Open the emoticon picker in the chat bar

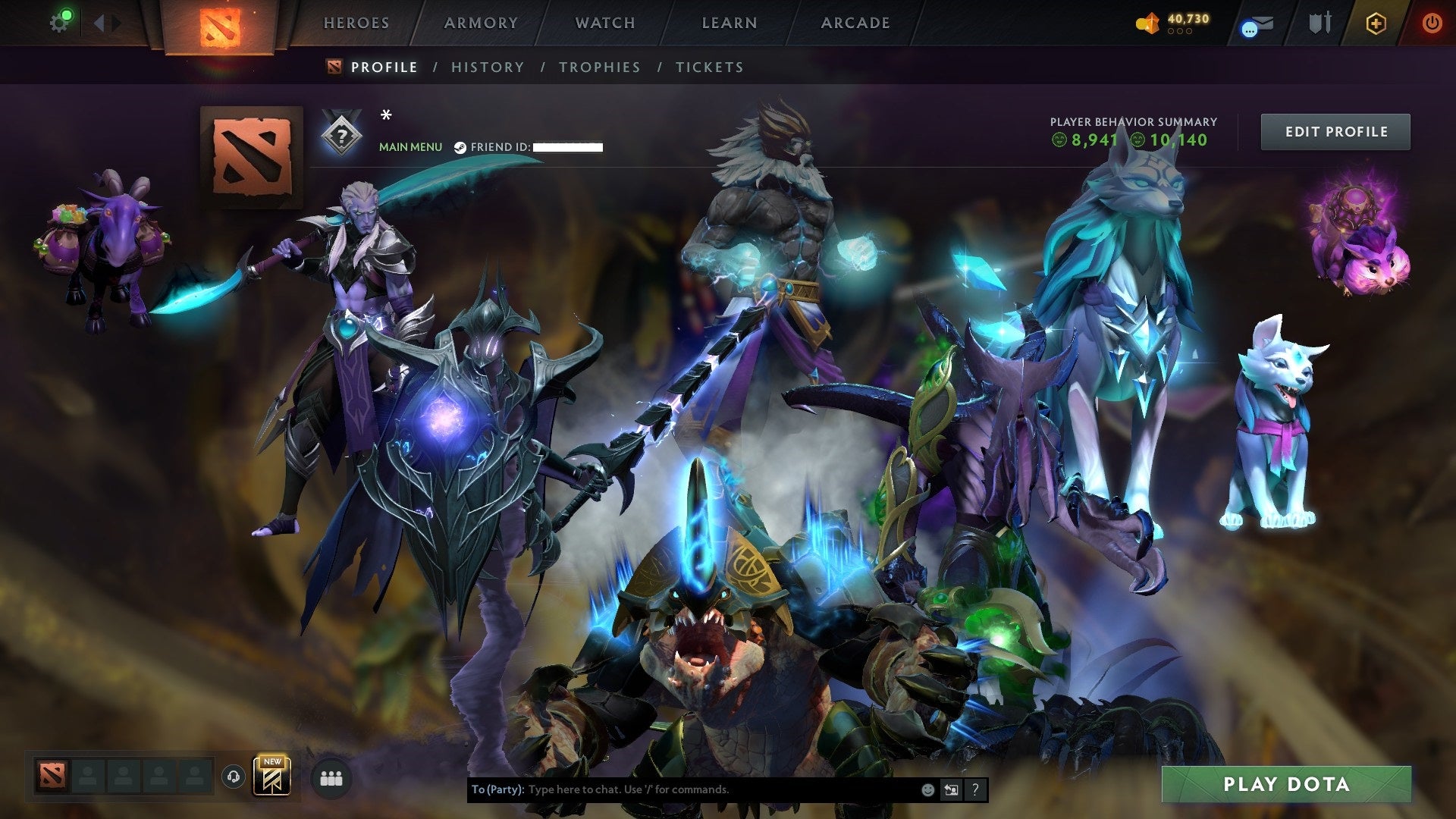pyautogui.click(x=927, y=790)
